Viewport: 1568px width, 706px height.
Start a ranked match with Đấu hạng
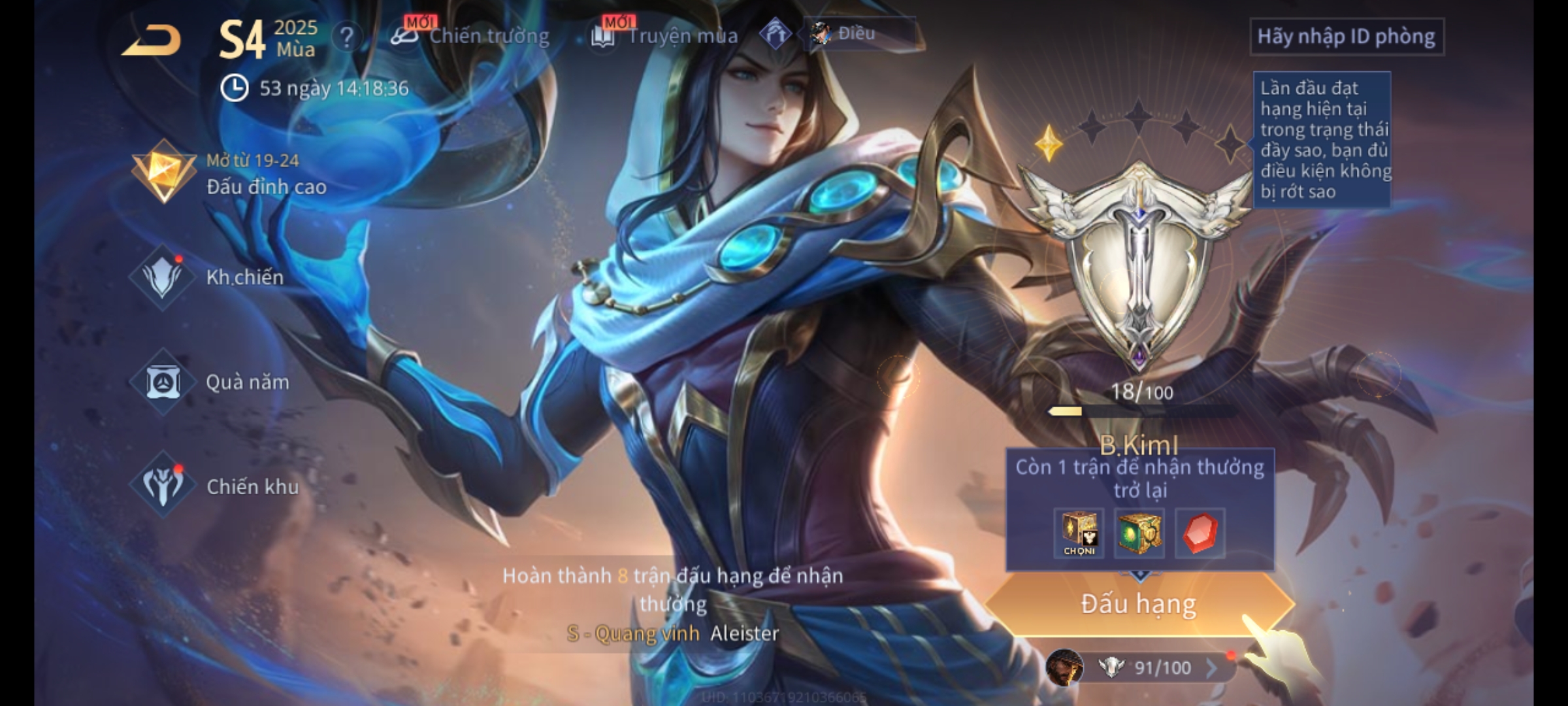click(x=1138, y=603)
